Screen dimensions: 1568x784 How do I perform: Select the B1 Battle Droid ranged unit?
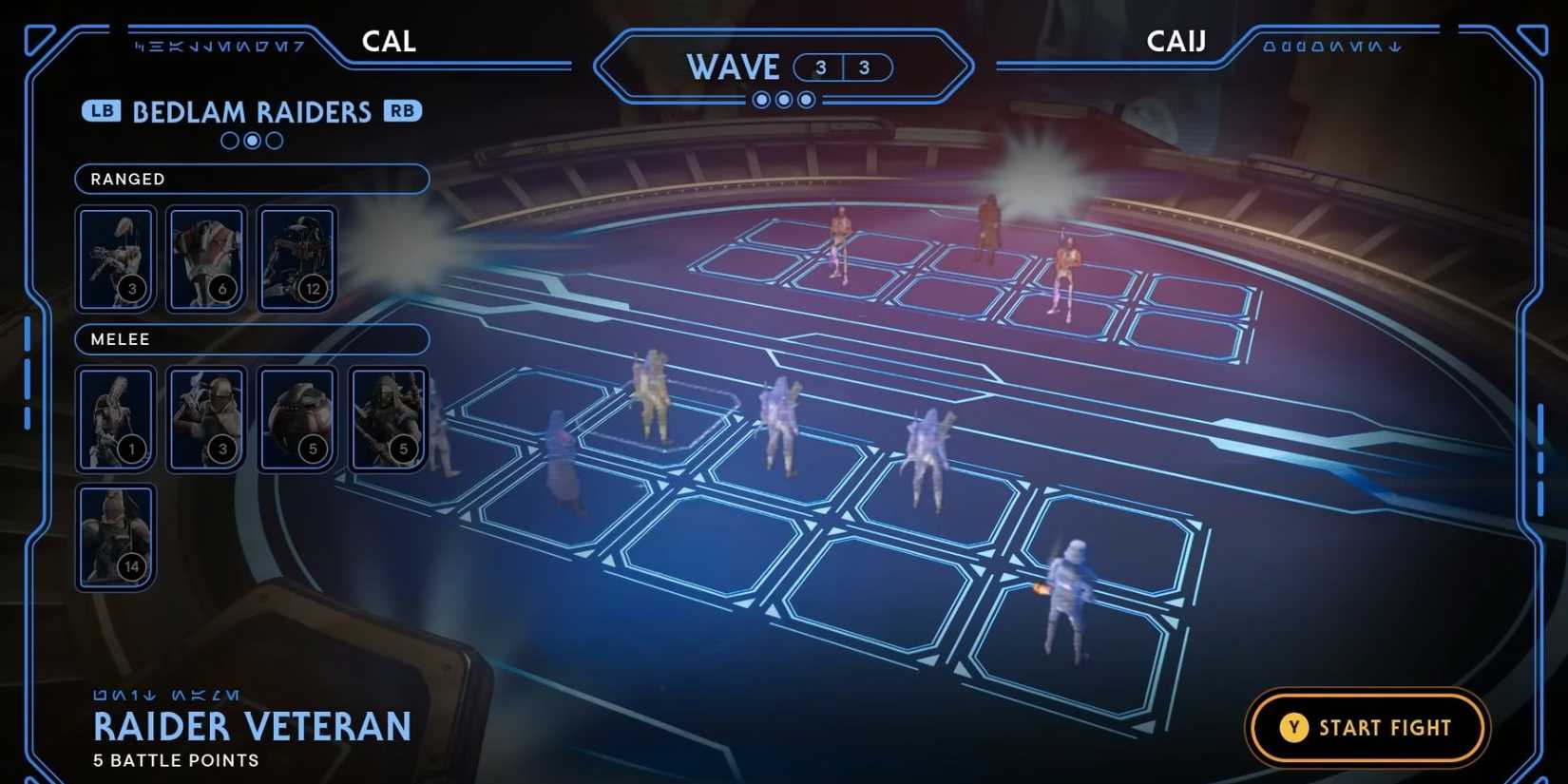(x=115, y=257)
